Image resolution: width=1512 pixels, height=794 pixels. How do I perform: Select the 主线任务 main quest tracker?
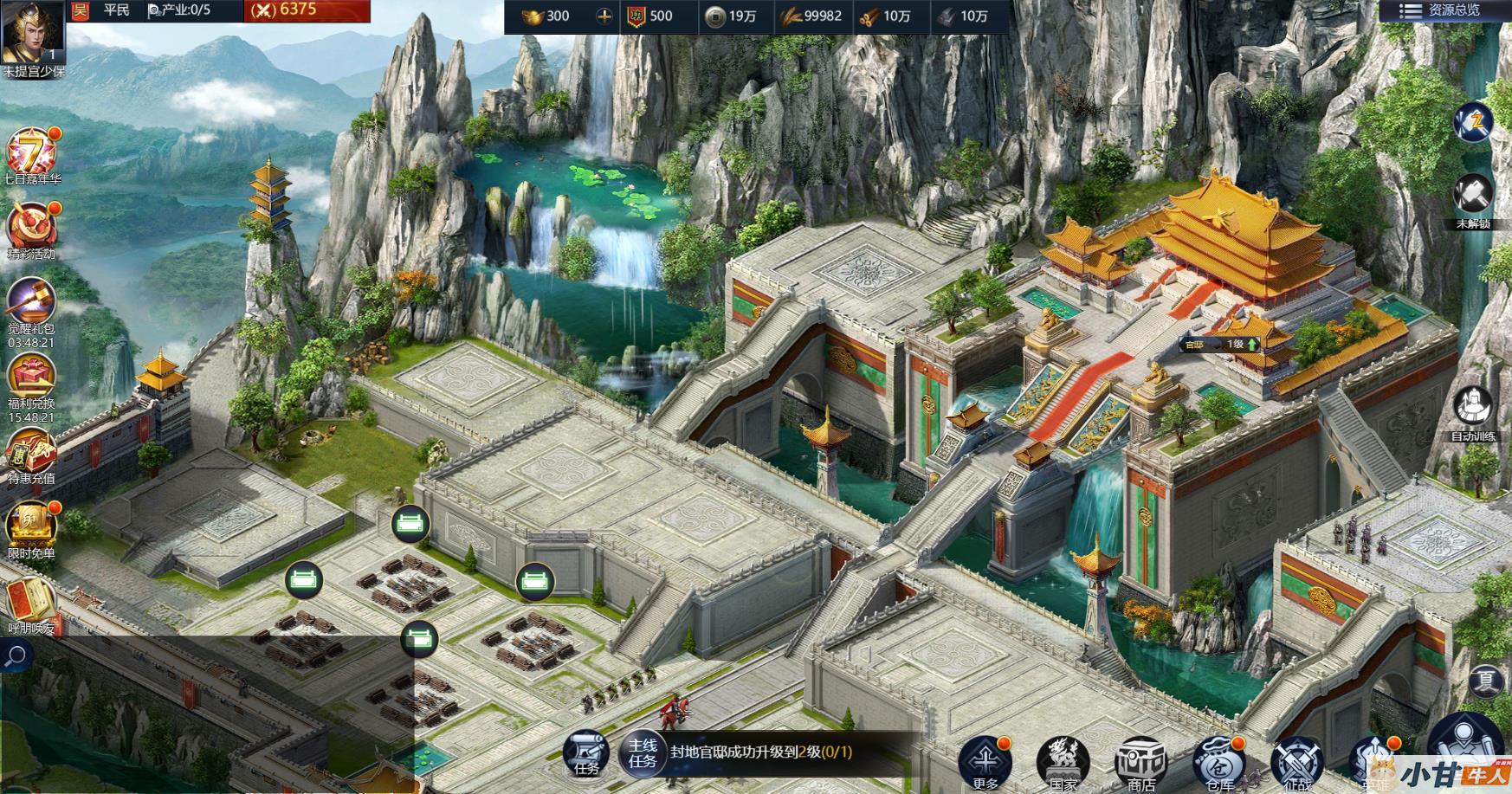click(643, 752)
